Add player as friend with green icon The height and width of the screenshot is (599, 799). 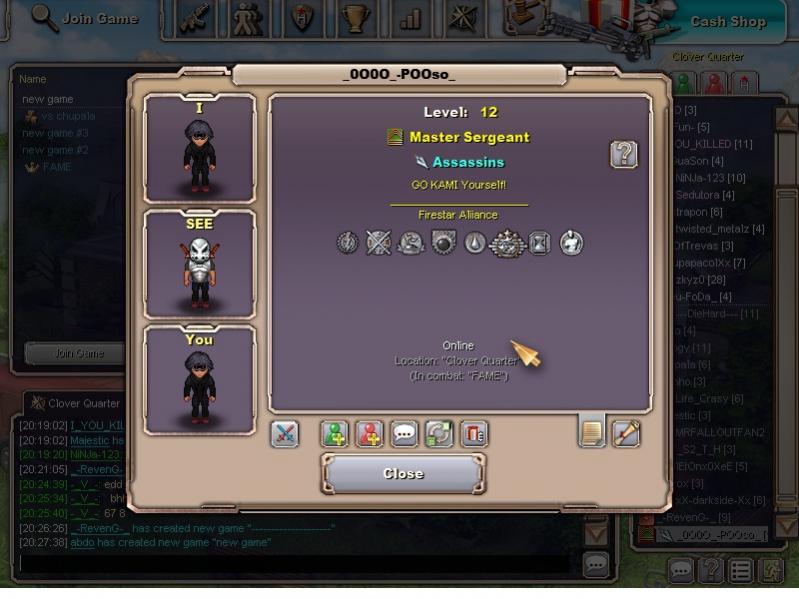click(x=335, y=434)
